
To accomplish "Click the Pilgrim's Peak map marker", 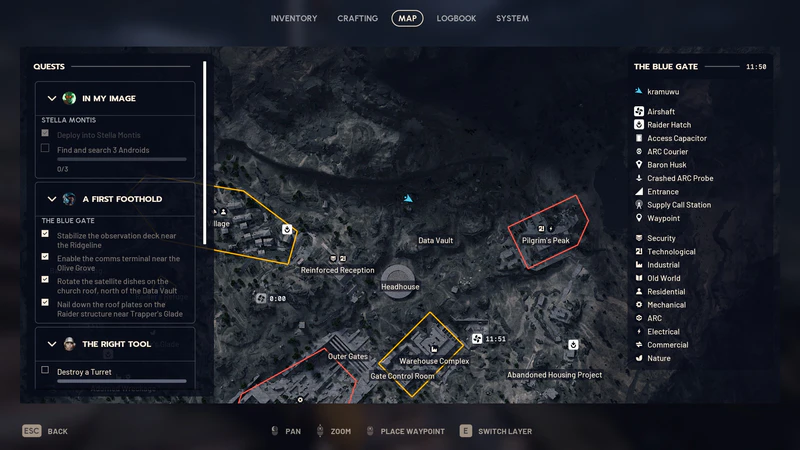I will 547,240.
